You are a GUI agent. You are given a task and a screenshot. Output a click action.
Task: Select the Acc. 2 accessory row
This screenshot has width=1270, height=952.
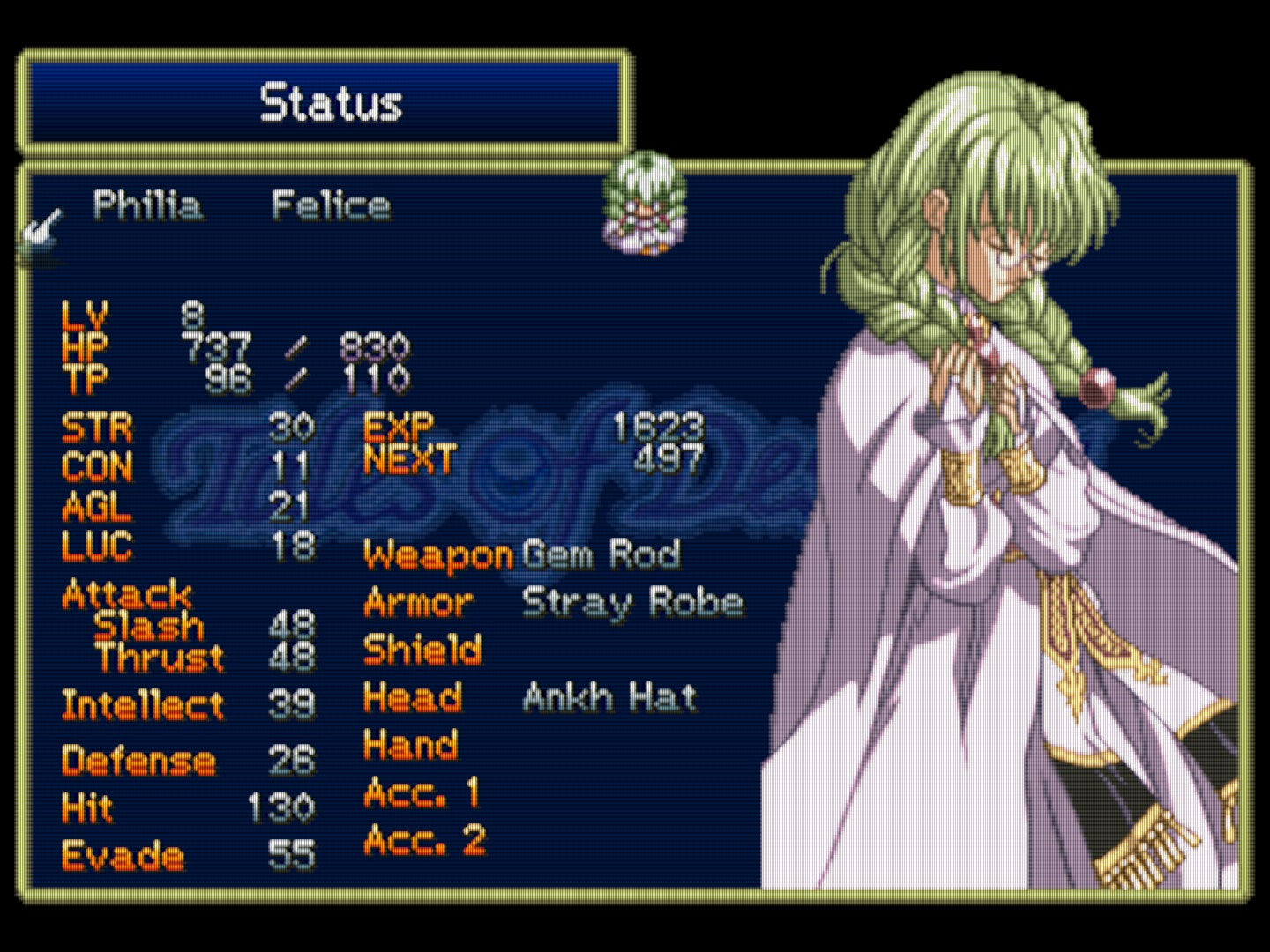(x=424, y=840)
